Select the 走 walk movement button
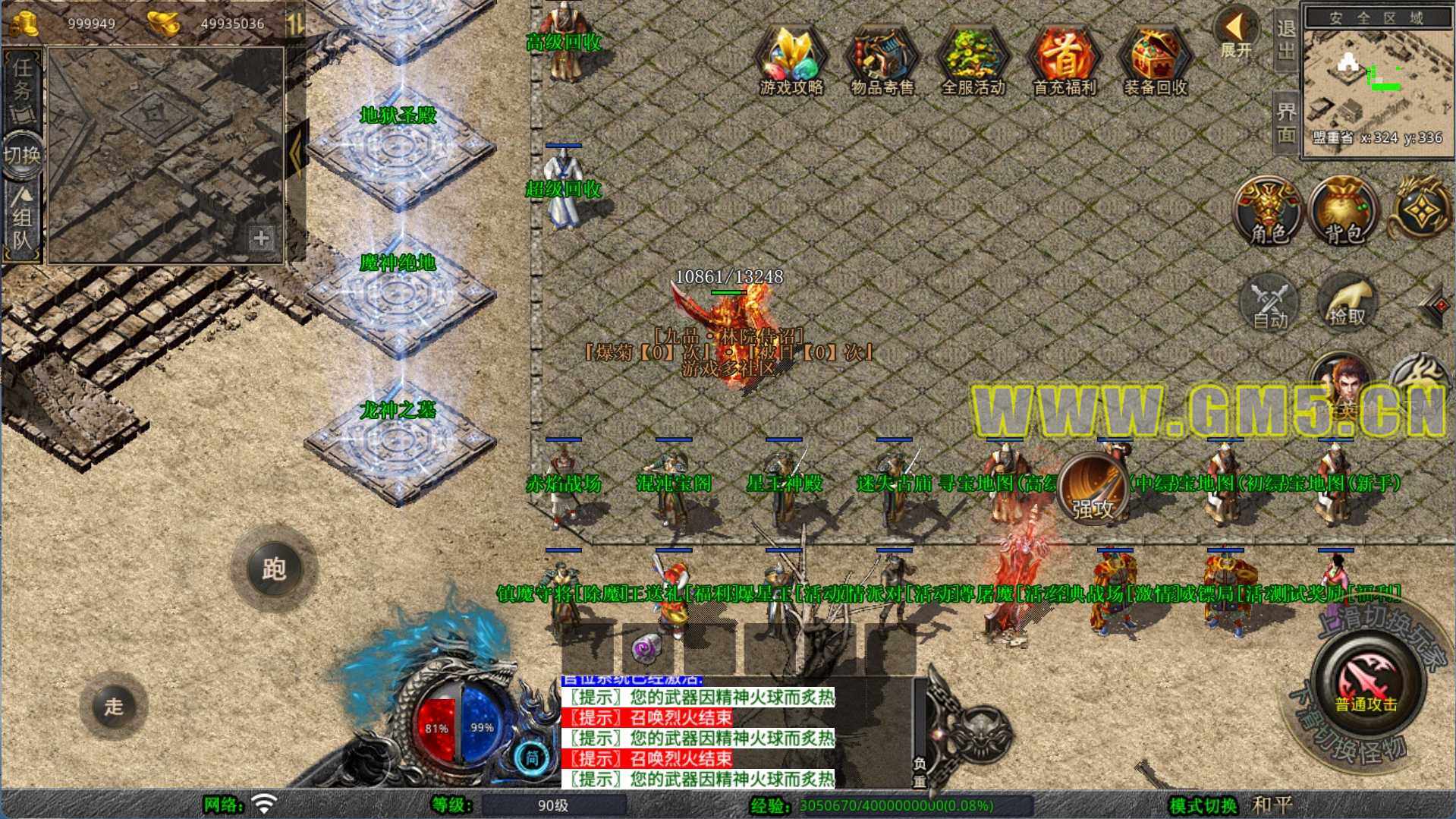 114,706
